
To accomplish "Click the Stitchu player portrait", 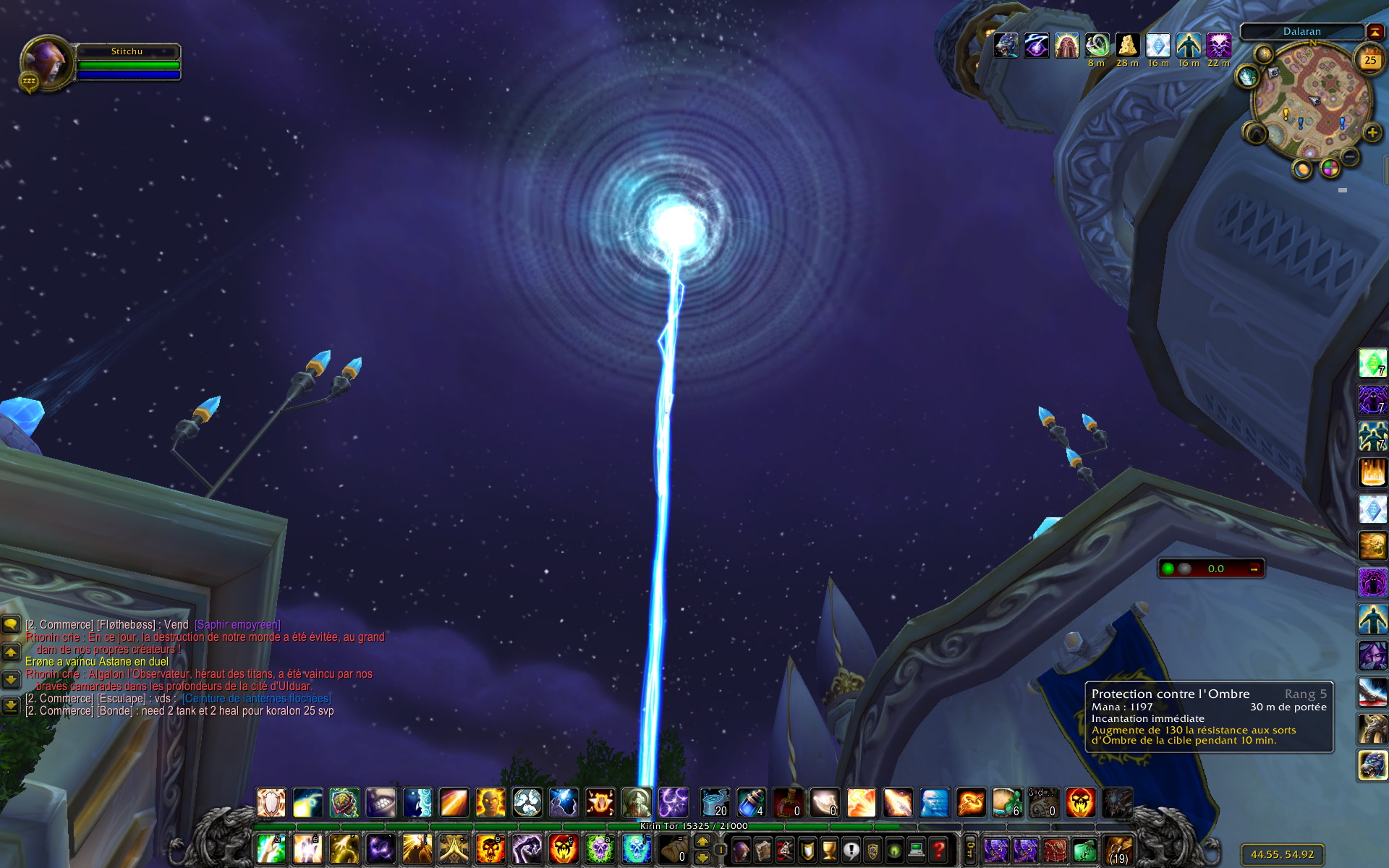I will click(x=46, y=63).
